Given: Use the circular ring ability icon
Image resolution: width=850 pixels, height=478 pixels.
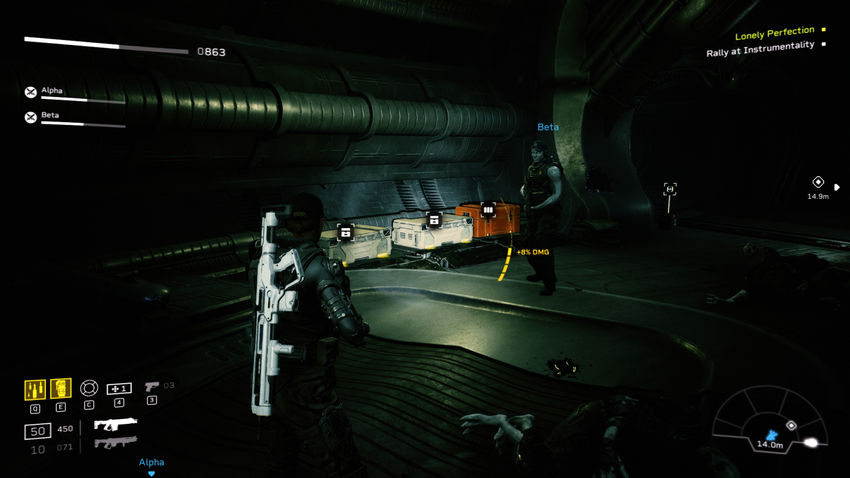Looking at the screenshot, I should [x=89, y=388].
